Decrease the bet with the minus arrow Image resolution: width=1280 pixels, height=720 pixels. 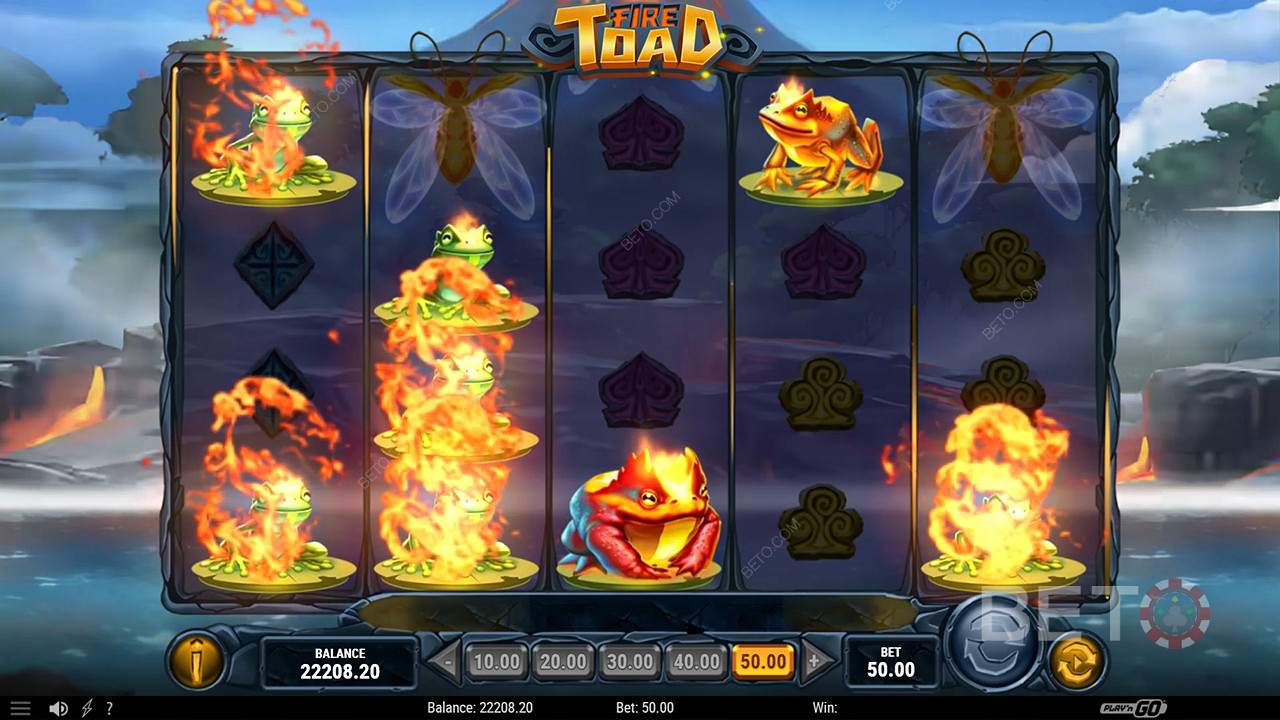point(446,661)
